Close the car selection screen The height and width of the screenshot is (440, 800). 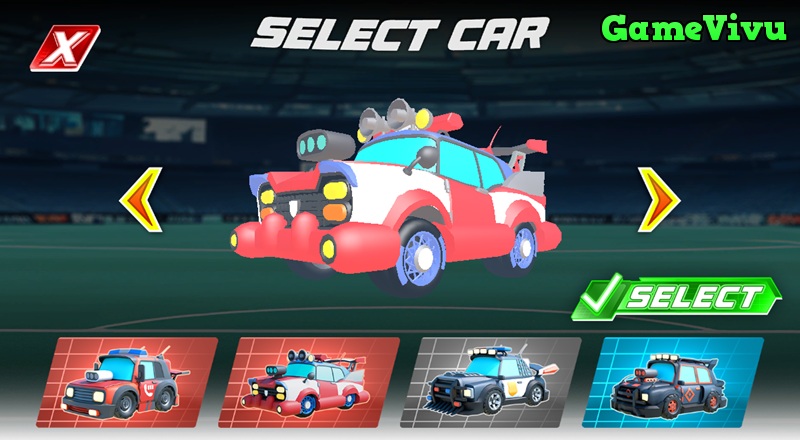[65, 47]
